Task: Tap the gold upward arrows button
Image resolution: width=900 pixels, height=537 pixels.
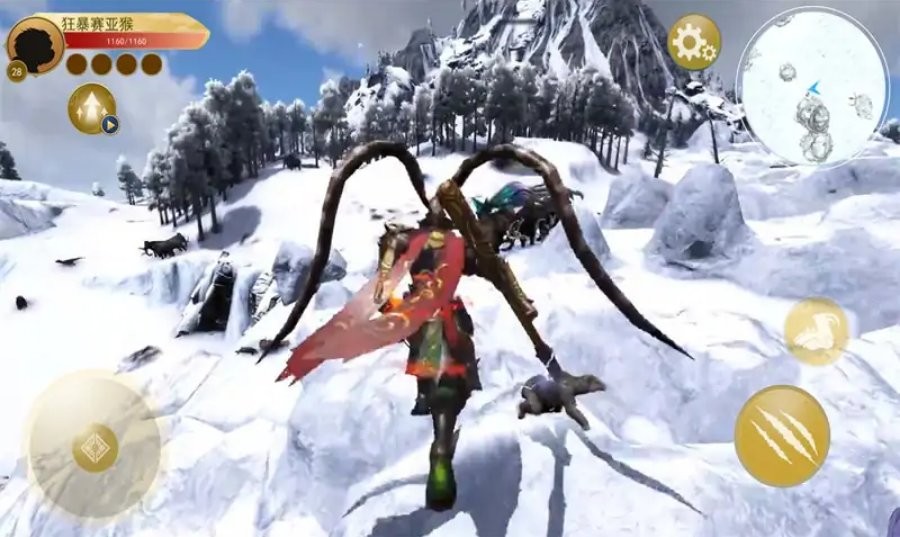Action: pos(92,108)
